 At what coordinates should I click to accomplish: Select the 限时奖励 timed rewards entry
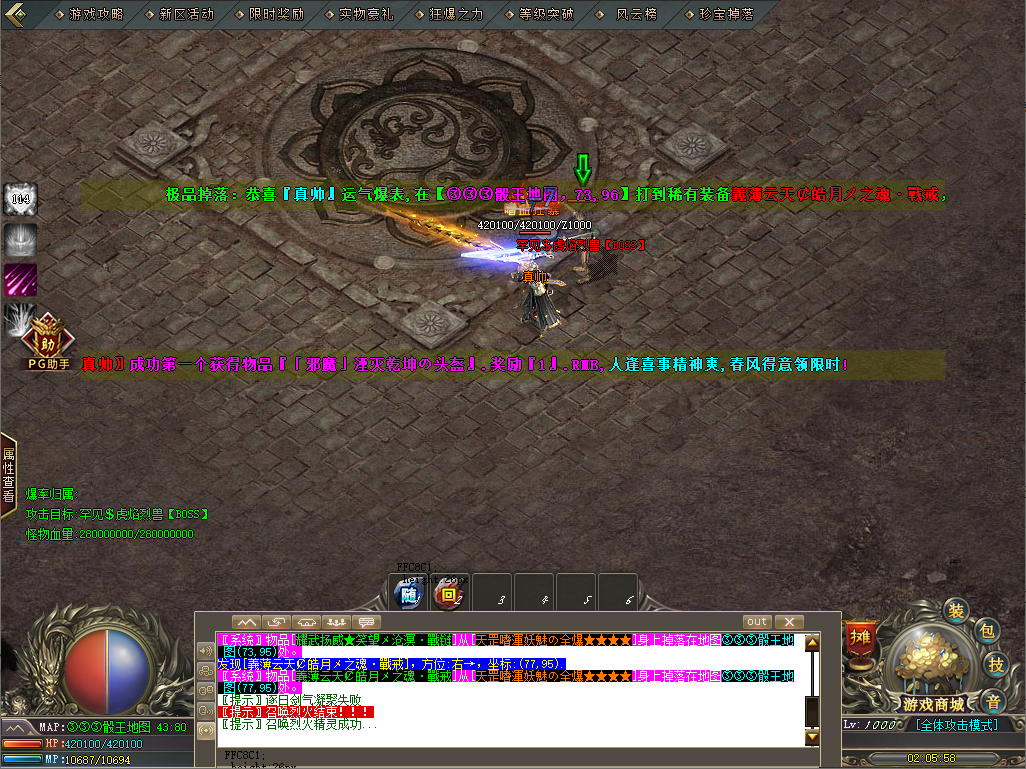(x=276, y=14)
